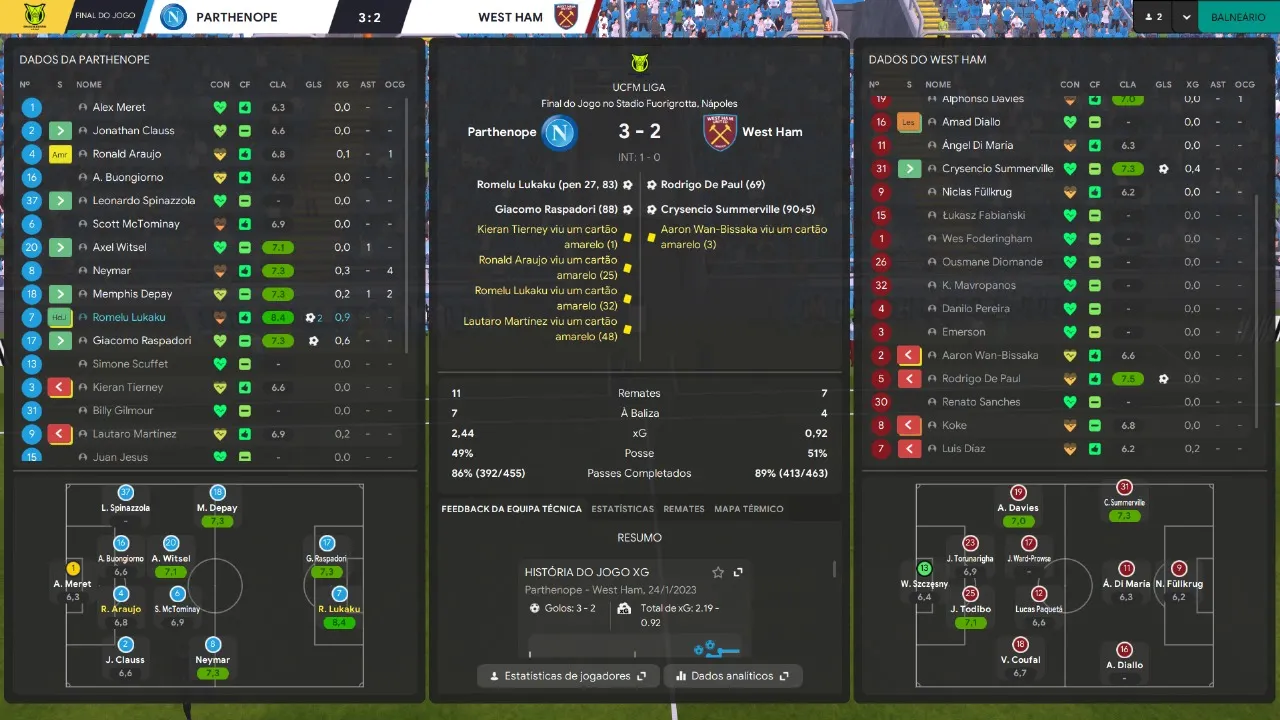Favourite the História do Jogo xG panel star
This screenshot has height=720, width=1280.
[x=717, y=572]
